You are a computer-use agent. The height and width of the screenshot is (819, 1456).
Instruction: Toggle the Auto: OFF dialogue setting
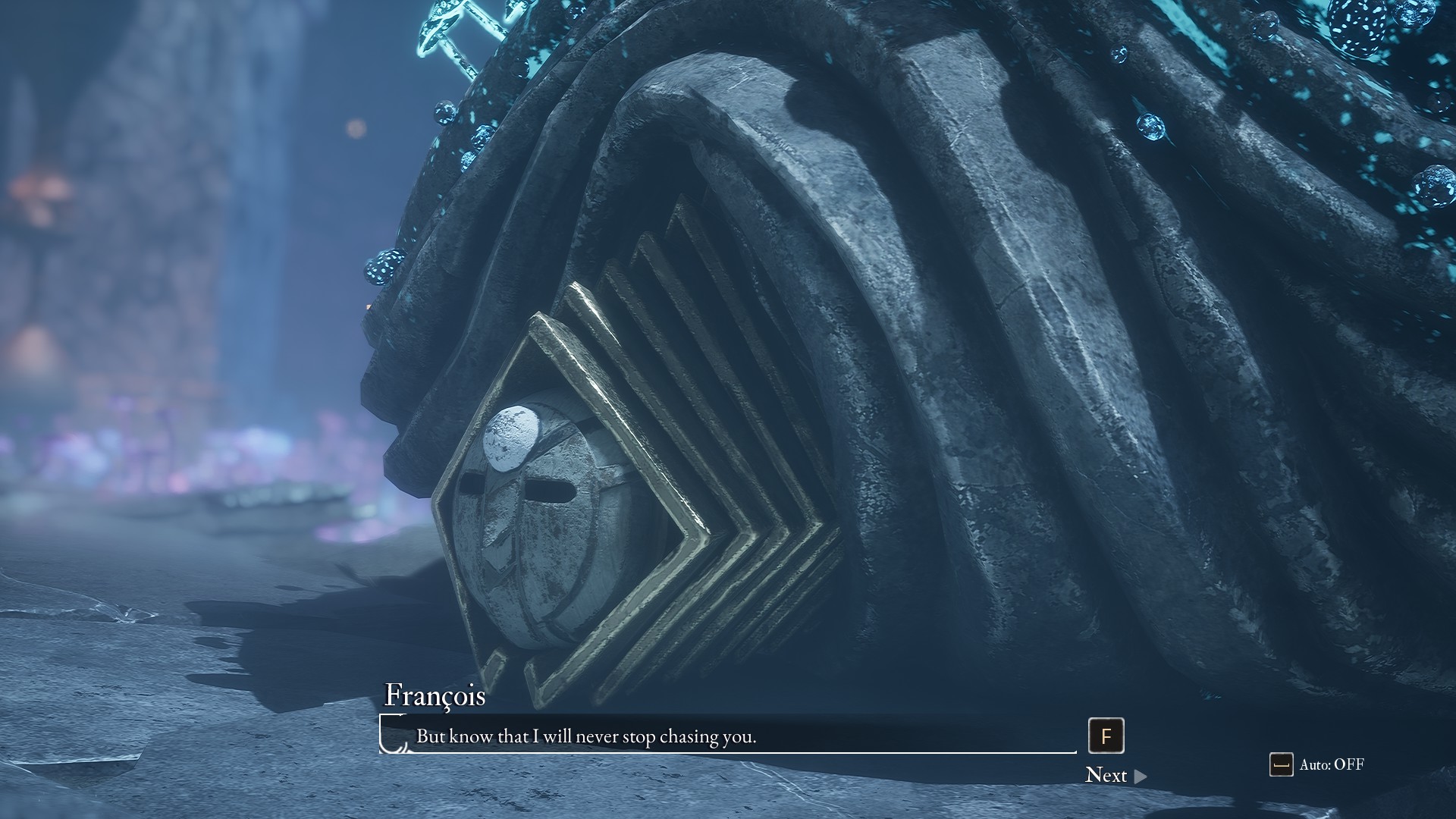(x=1317, y=764)
